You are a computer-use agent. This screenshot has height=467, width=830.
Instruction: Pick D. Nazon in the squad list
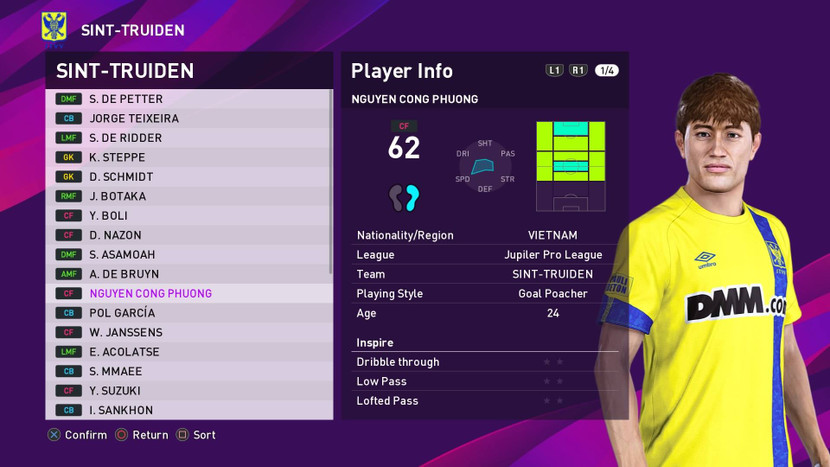coord(190,235)
